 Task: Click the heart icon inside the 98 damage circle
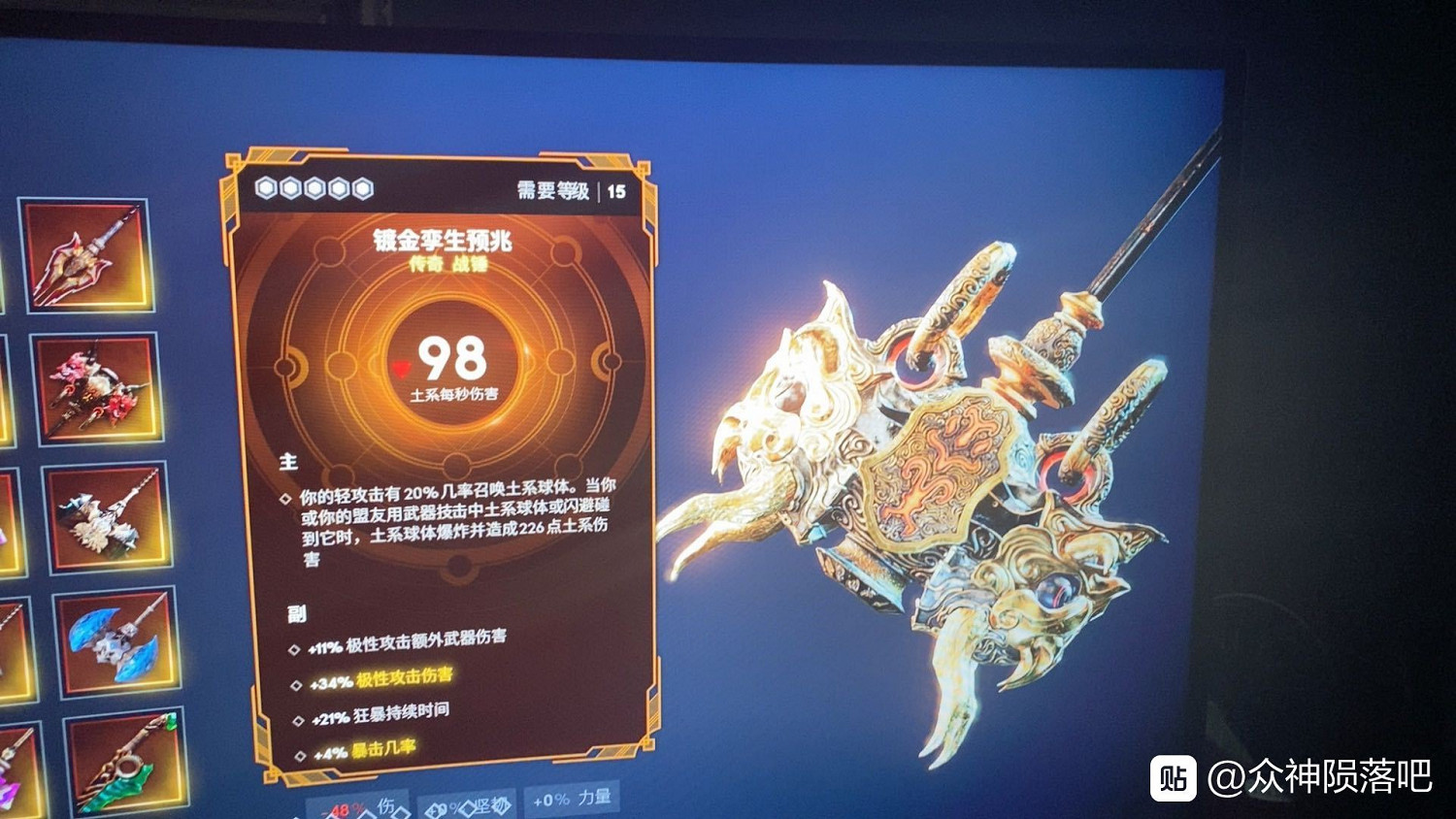point(402,368)
